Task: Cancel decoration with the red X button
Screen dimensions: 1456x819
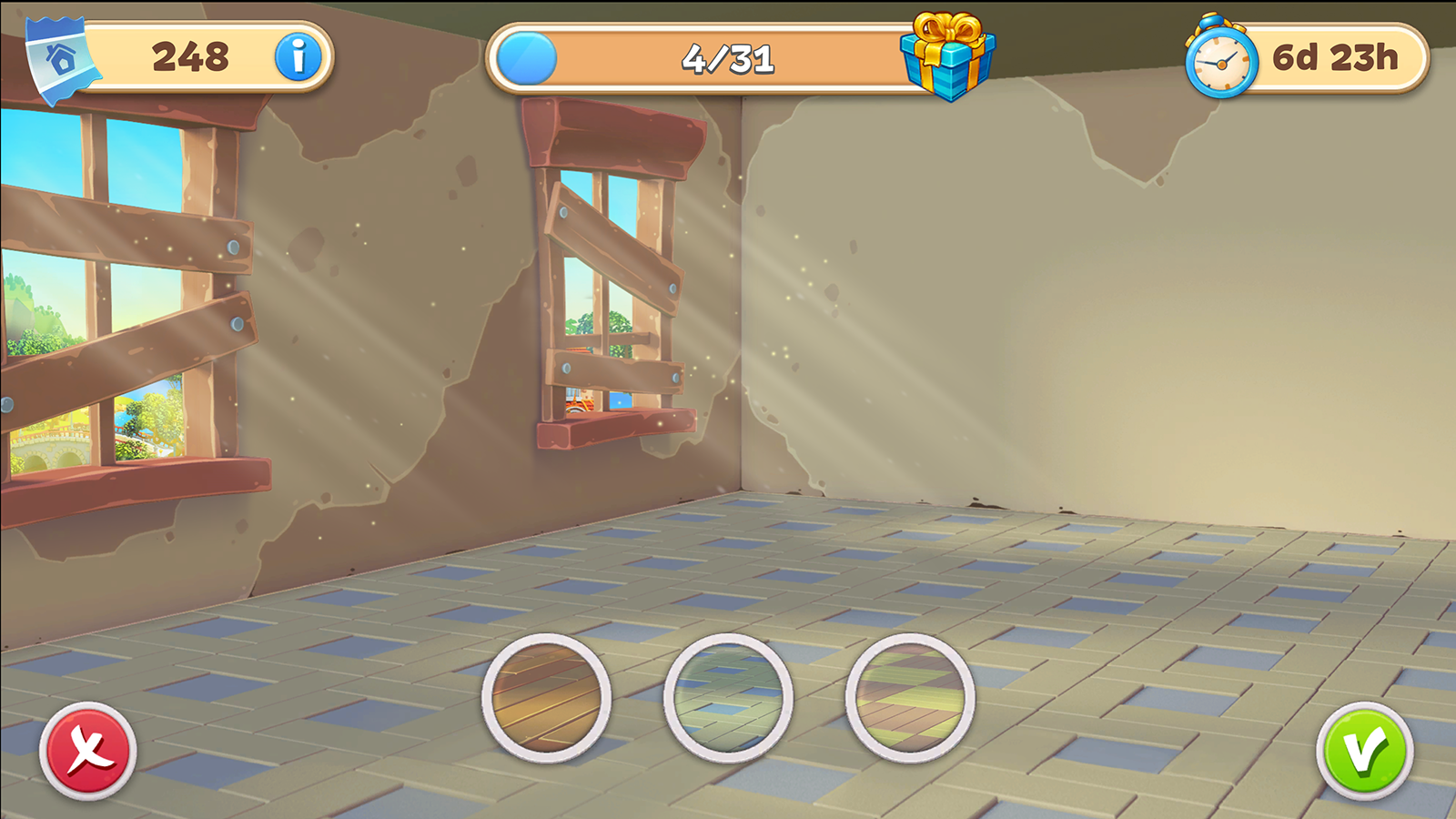Action: click(86, 746)
